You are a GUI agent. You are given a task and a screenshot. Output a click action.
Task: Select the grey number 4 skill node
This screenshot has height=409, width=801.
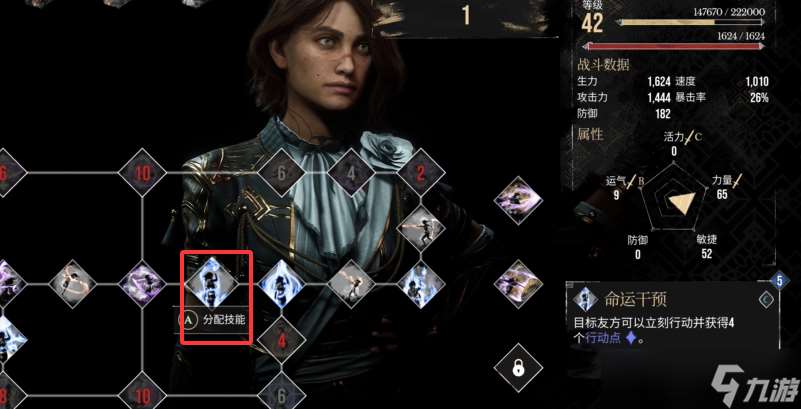click(x=352, y=173)
